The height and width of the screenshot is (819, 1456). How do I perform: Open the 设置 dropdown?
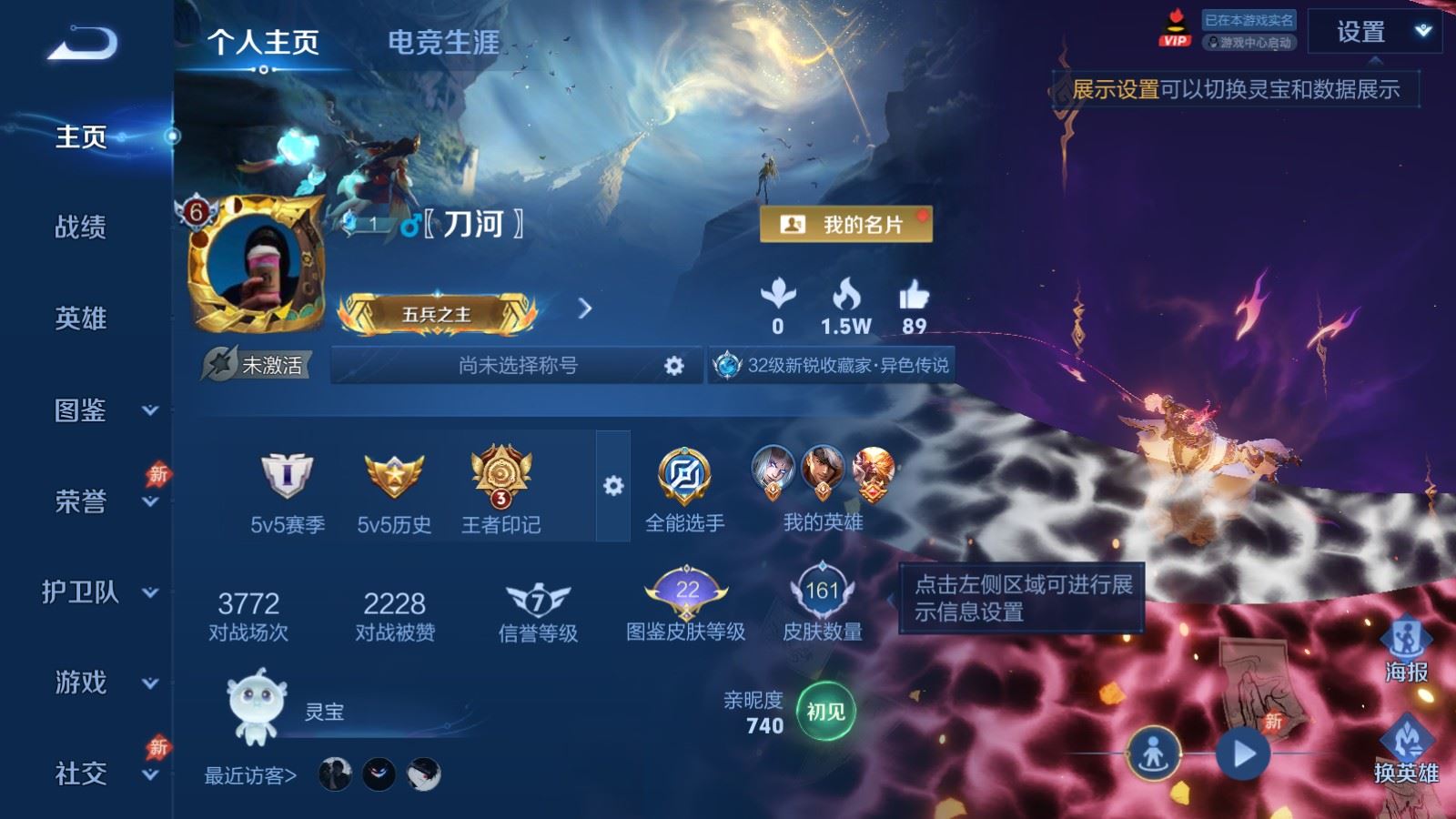point(1374,33)
